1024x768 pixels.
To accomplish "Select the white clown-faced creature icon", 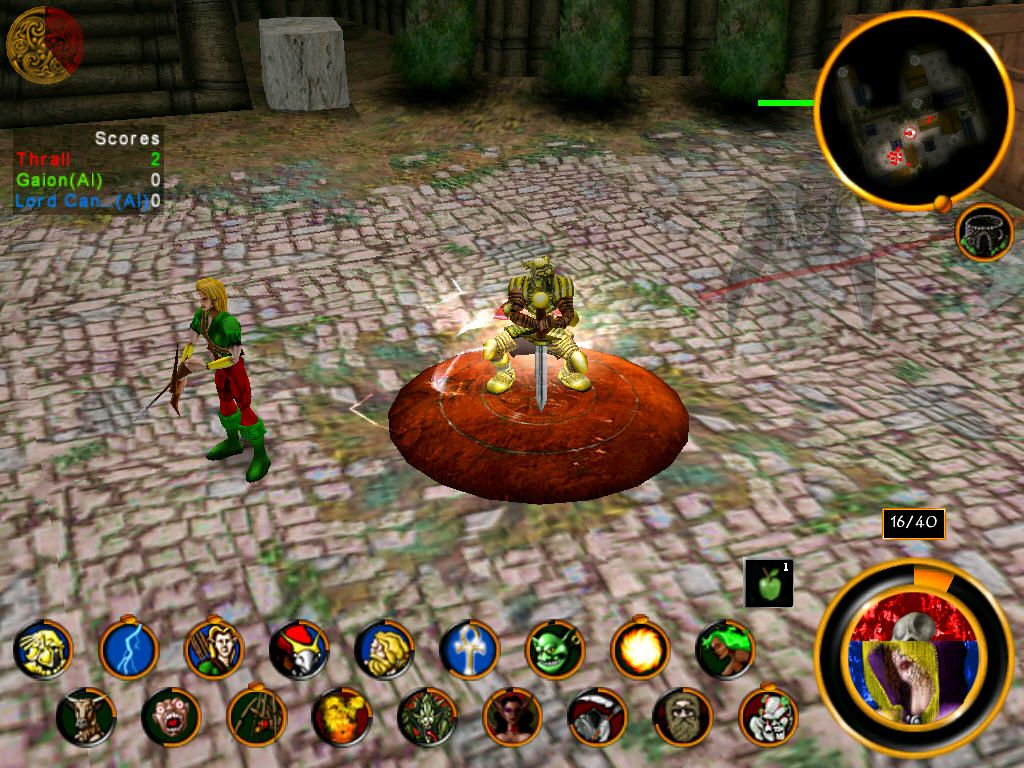I will [x=767, y=716].
